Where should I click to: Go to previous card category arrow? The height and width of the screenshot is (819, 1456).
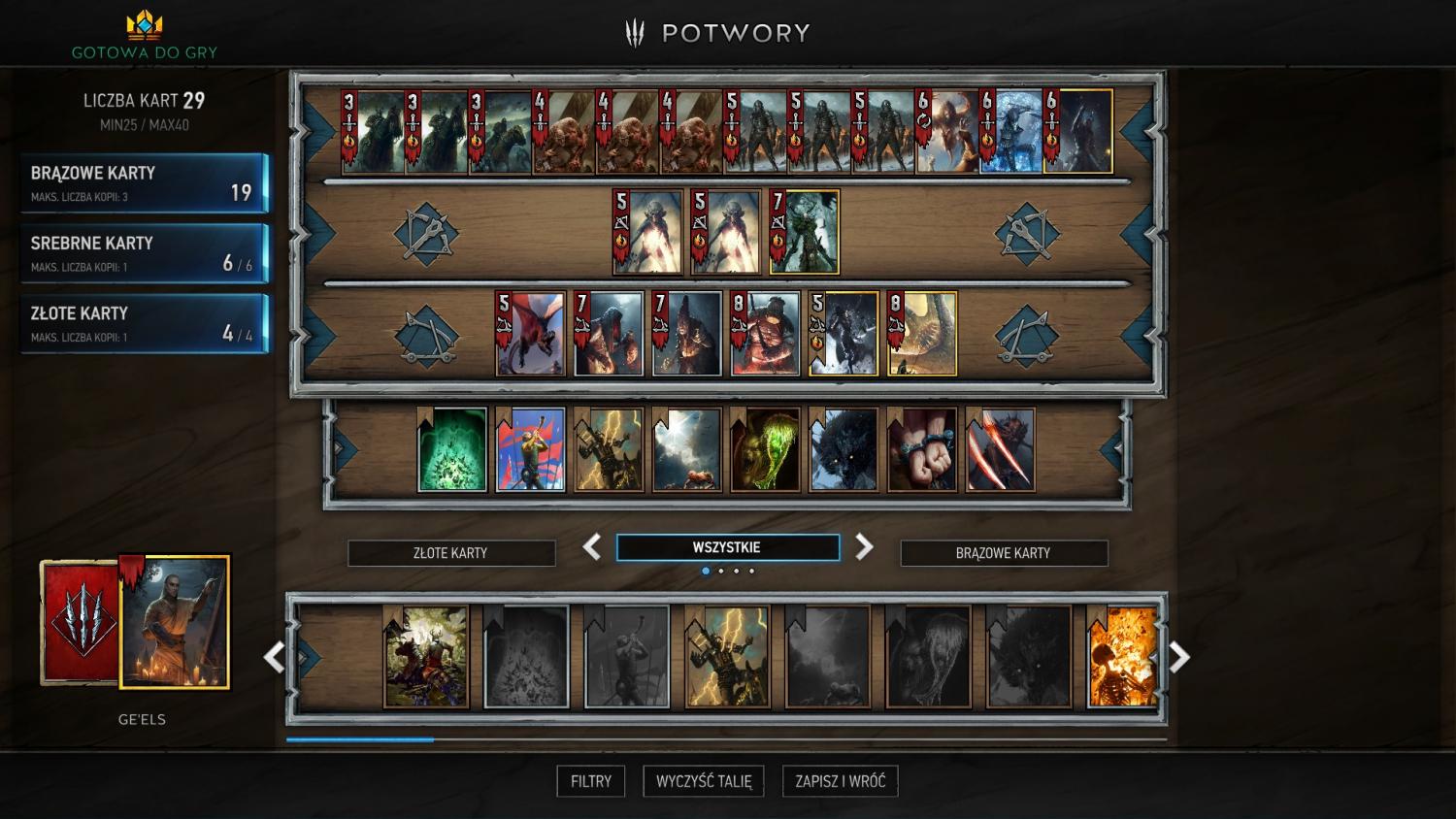tap(592, 547)
